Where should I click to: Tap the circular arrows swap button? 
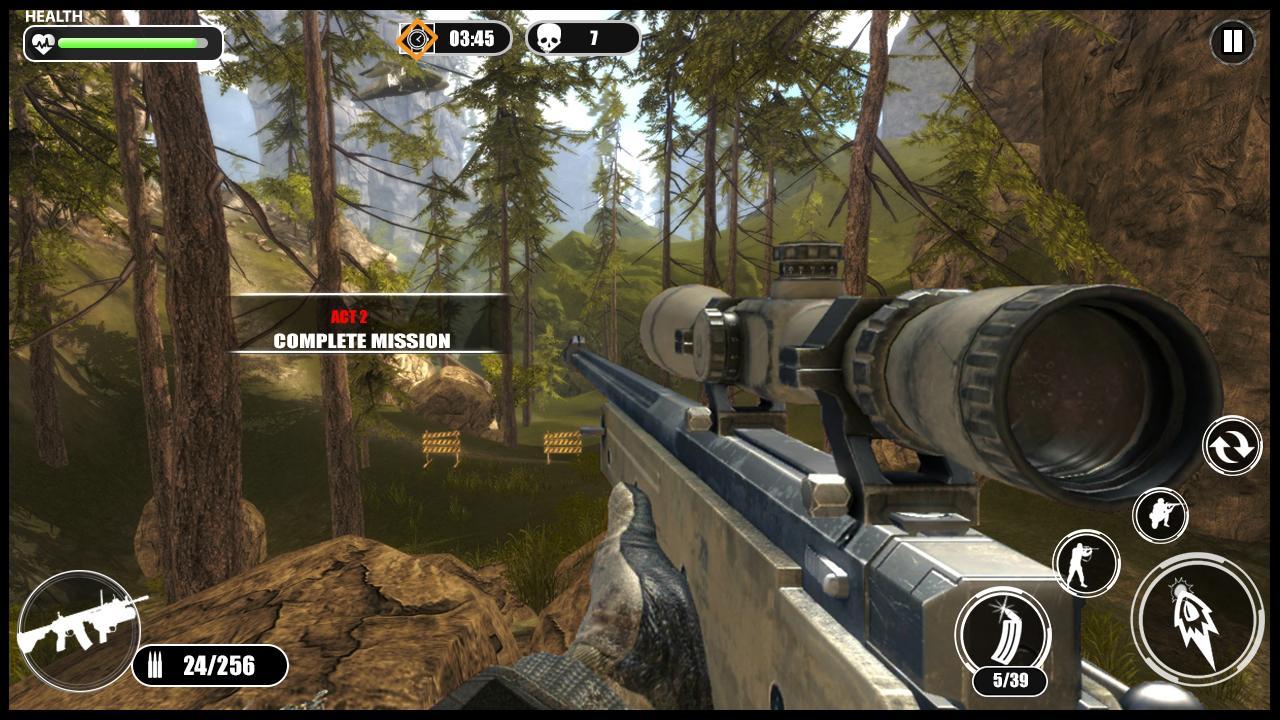click(x=1232, y=446)
